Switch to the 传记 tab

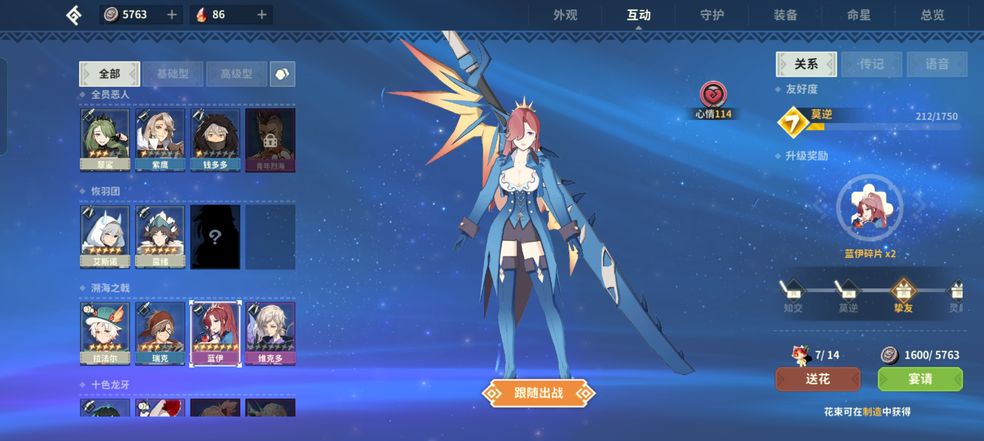click(871, 64)
